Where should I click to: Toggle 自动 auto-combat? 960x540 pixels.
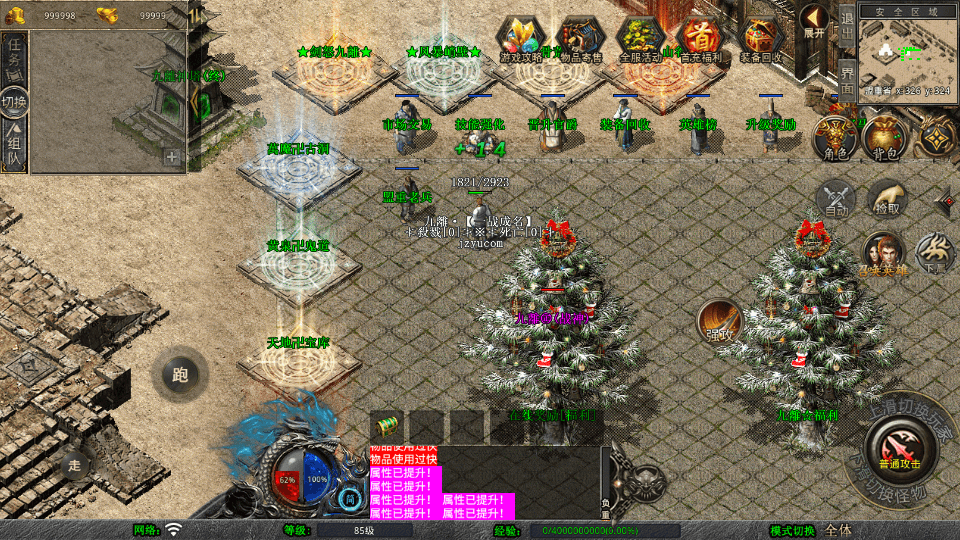pyautogui.click(x=836, y=198)
